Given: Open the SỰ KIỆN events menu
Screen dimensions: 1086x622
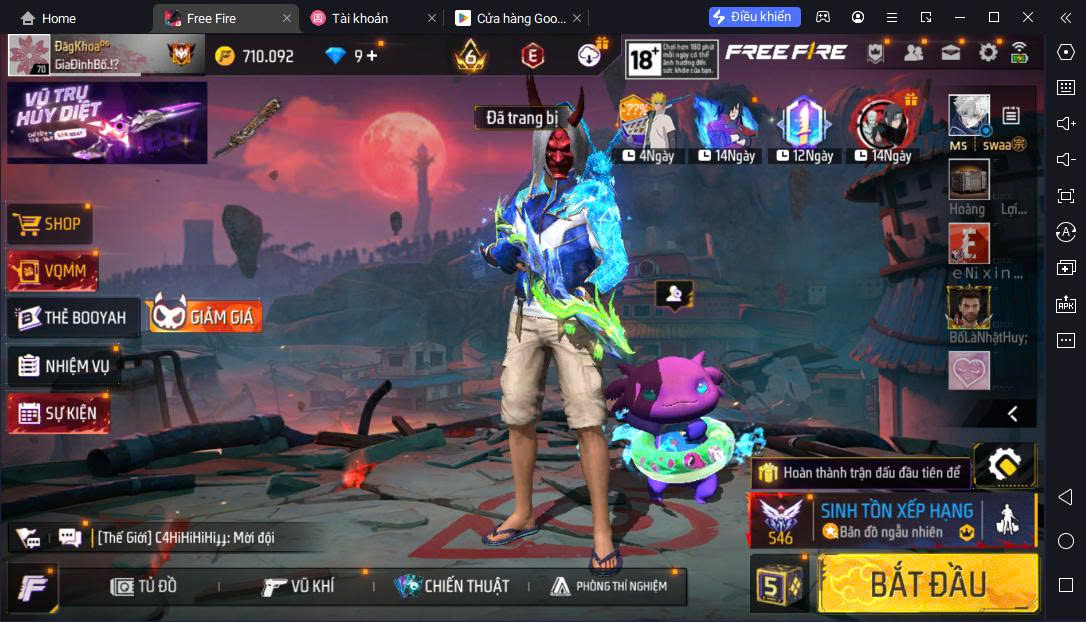Looking at the screenshot, I should pos(58,413).
